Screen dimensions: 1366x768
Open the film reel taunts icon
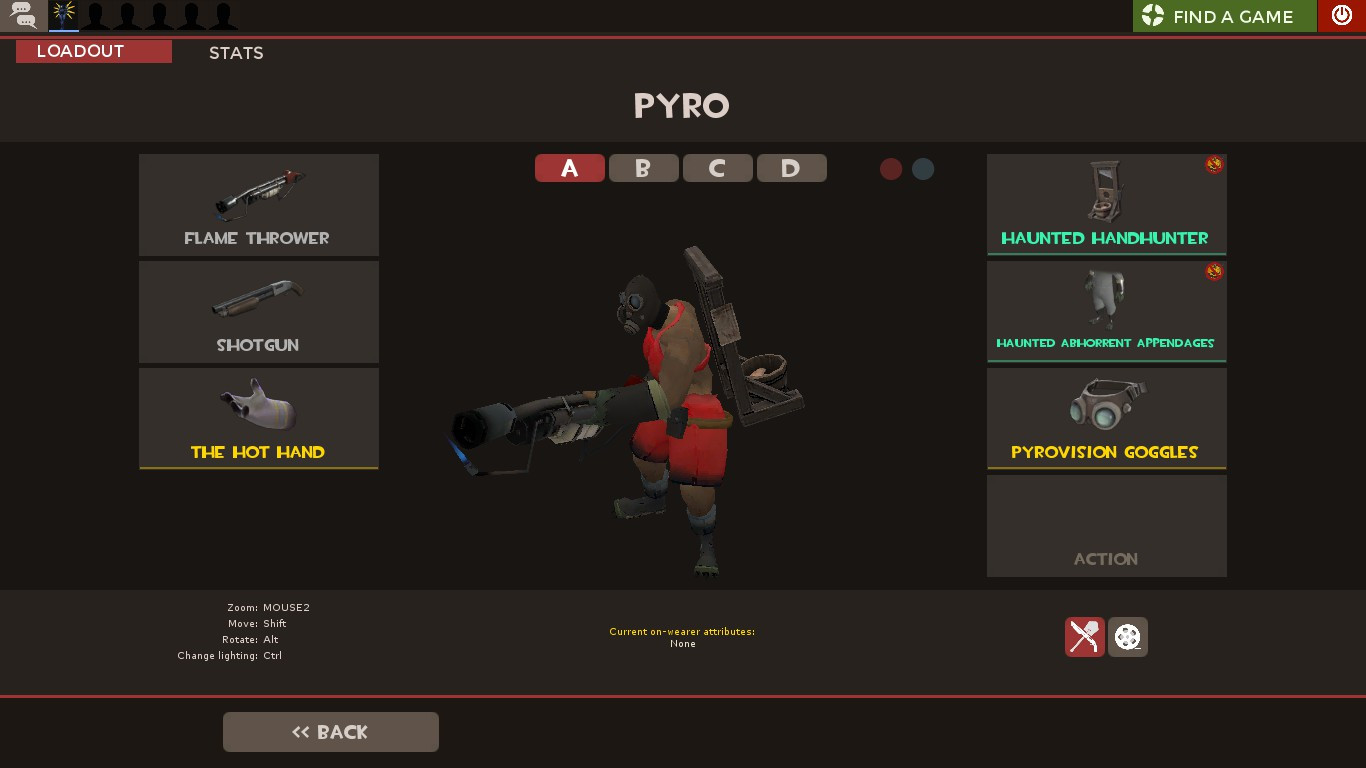1128,637
